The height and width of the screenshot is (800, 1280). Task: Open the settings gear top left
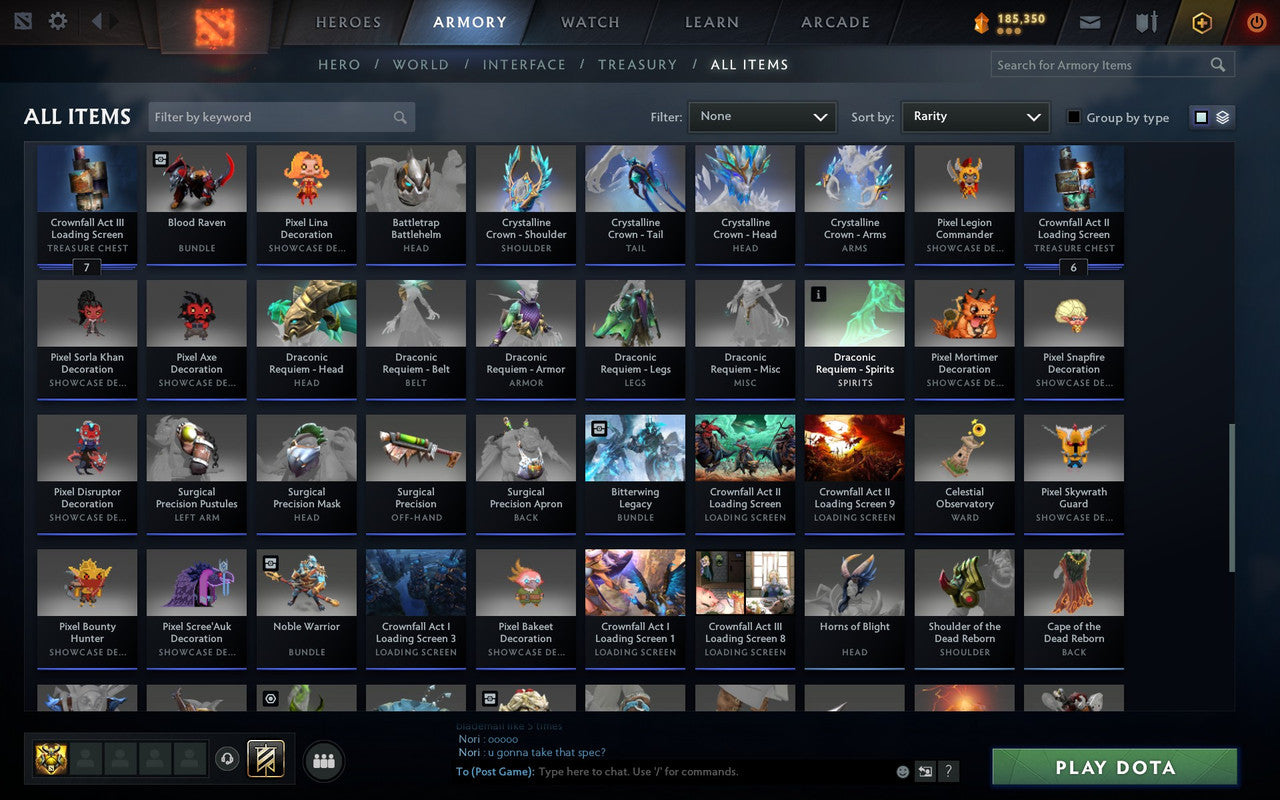point(57,20)
